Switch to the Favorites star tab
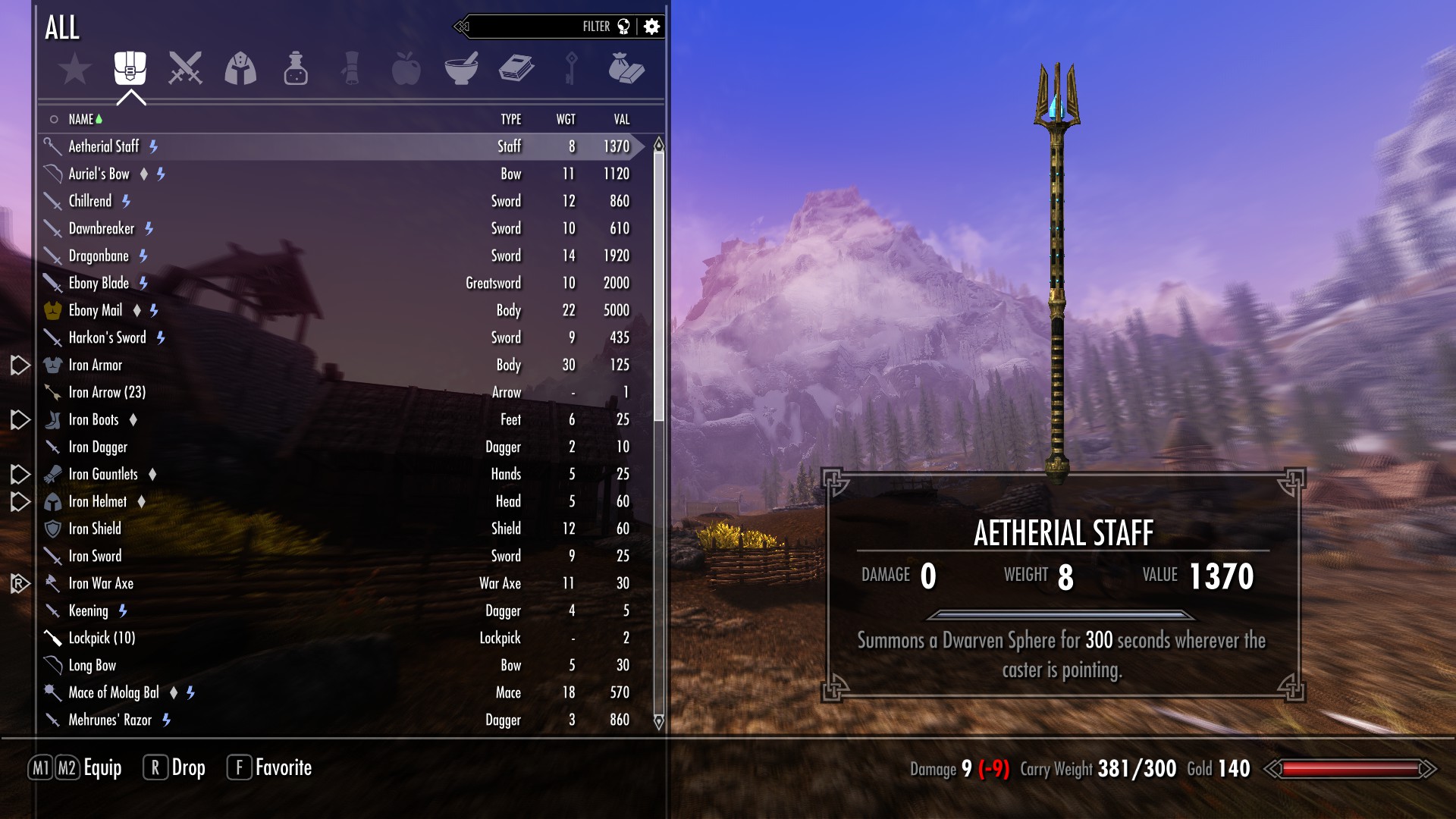 pos(75,71)
